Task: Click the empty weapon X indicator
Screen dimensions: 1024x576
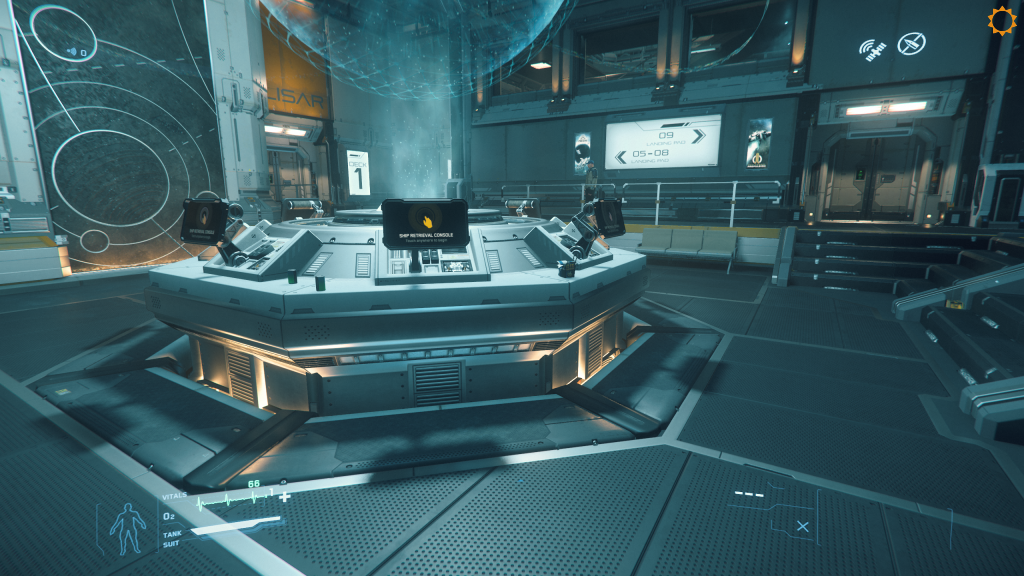Action: (x=802, y=526)
